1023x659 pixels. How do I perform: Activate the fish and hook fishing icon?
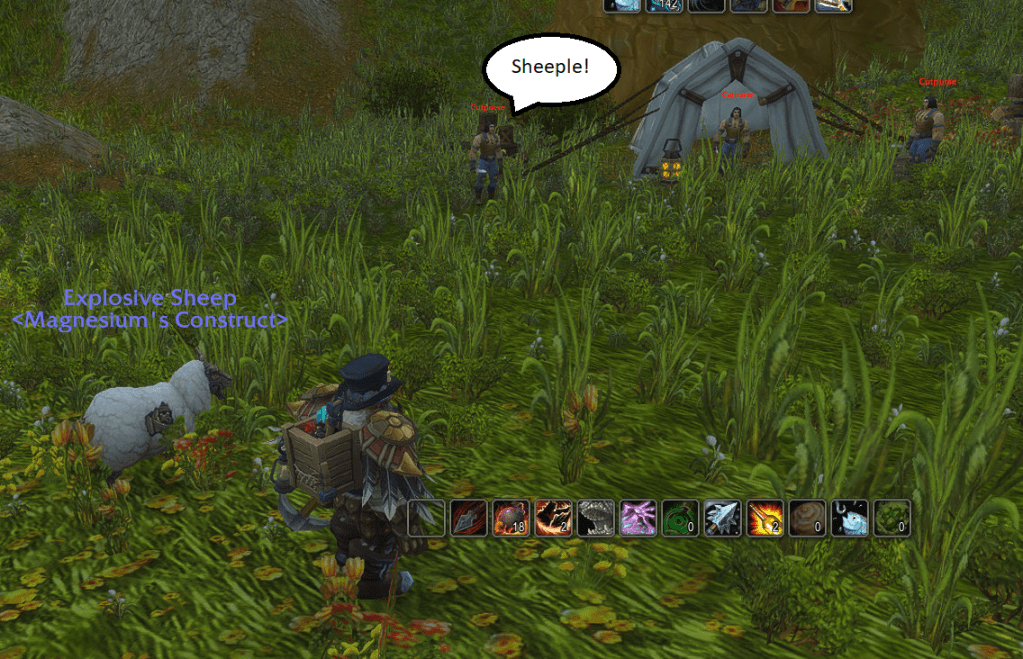(848, 518)
